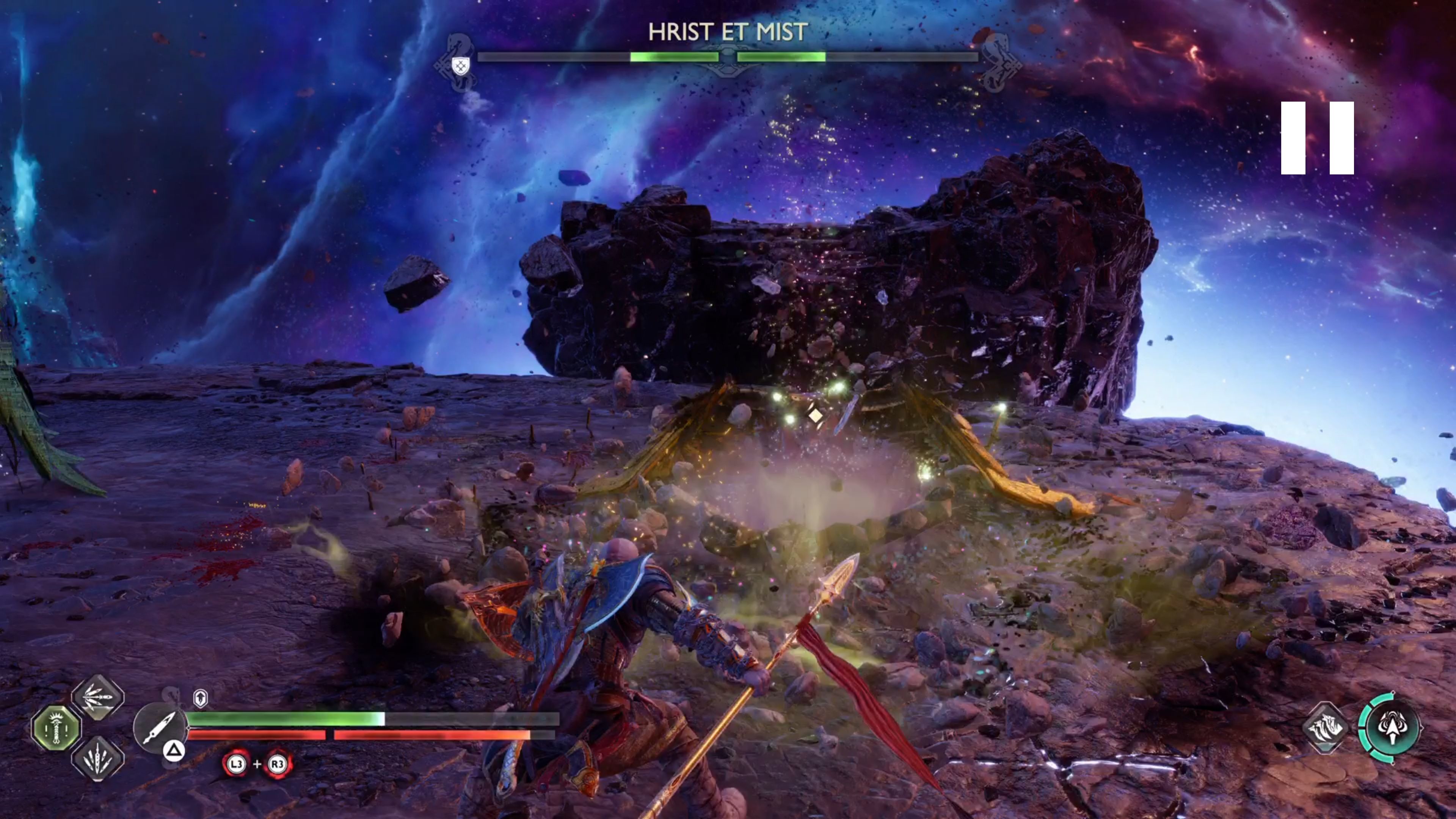Select the wolf companion command icon bottom right

click(1326, 728)
